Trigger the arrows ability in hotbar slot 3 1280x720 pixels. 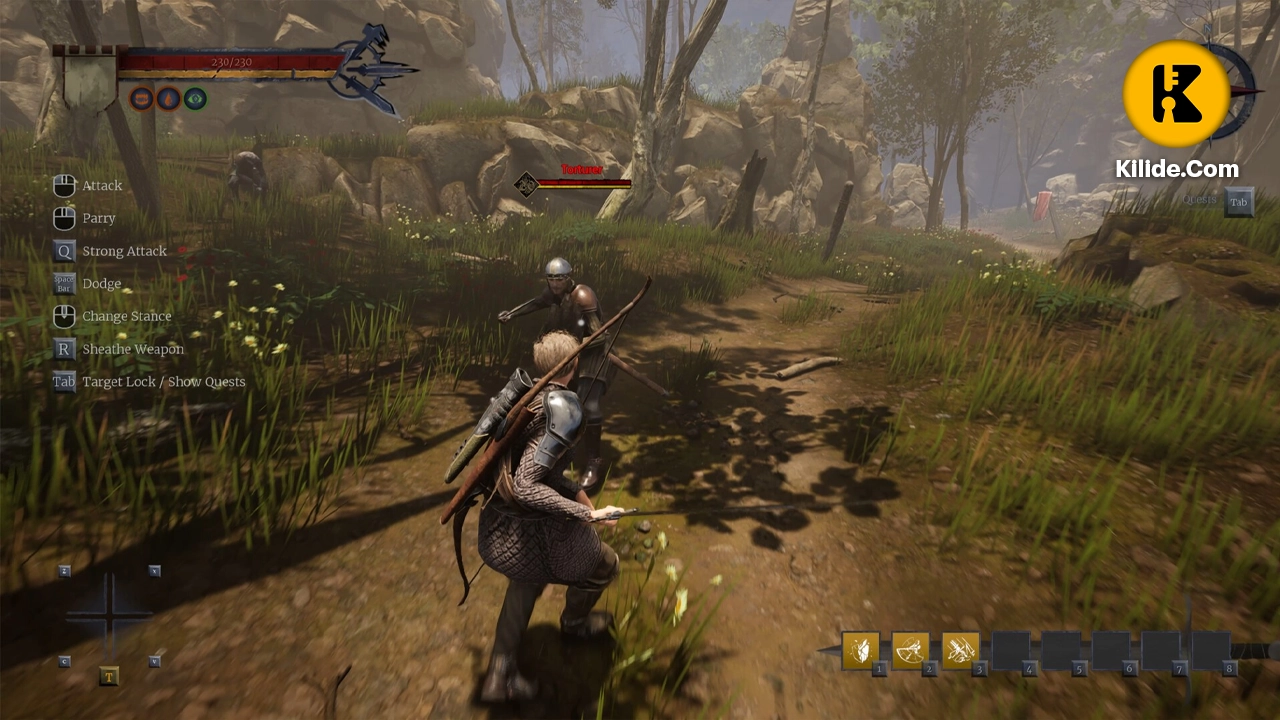pos(960,650)
